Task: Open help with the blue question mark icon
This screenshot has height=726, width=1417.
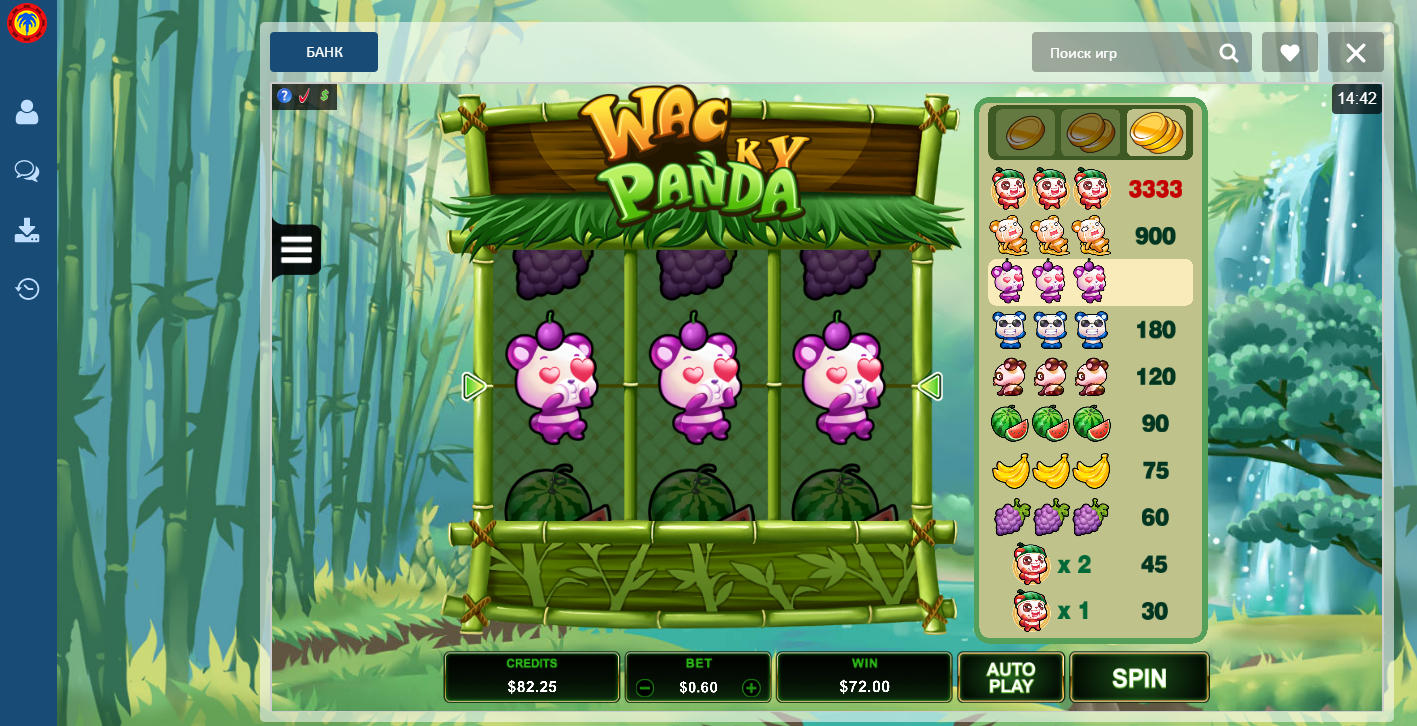Action: (285, 96)
